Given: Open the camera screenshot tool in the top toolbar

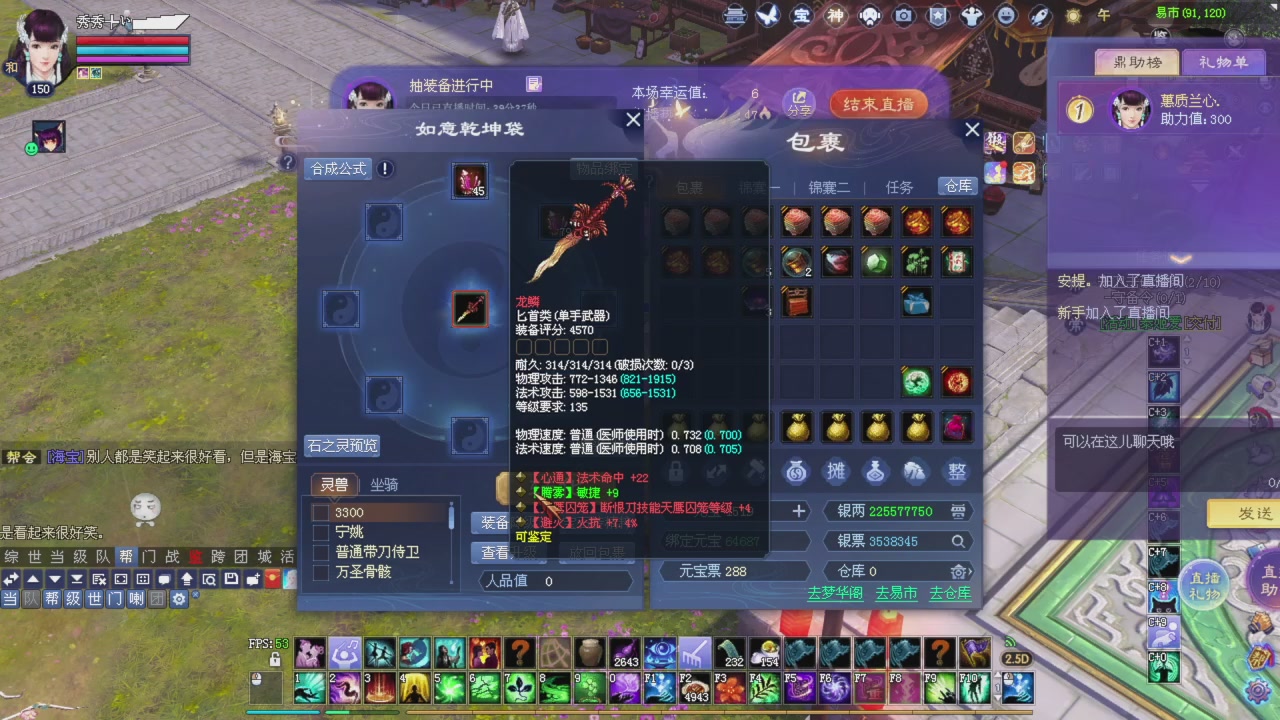Looking at the screenshot, I should (x=902, y=16).
